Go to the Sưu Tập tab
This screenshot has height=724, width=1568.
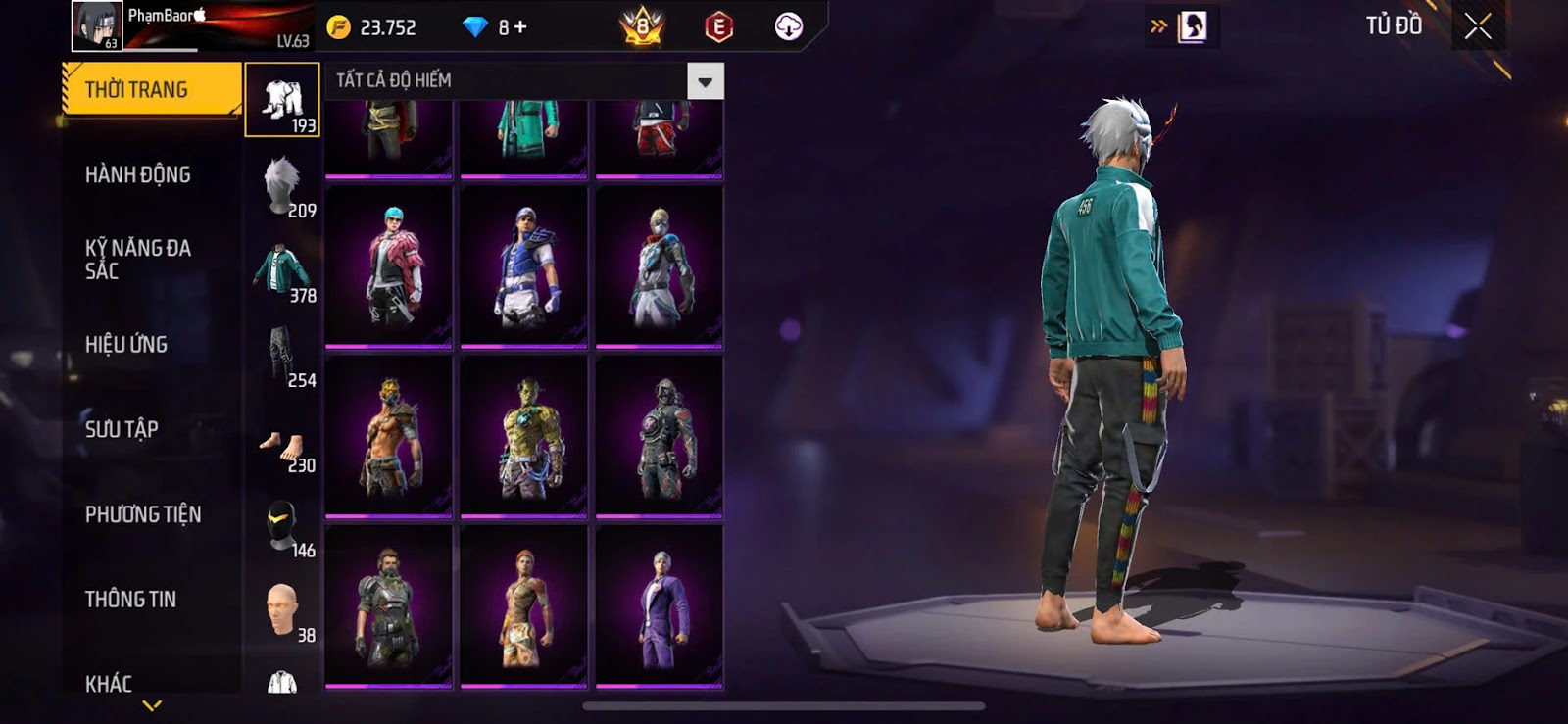(x=122, y=429)
